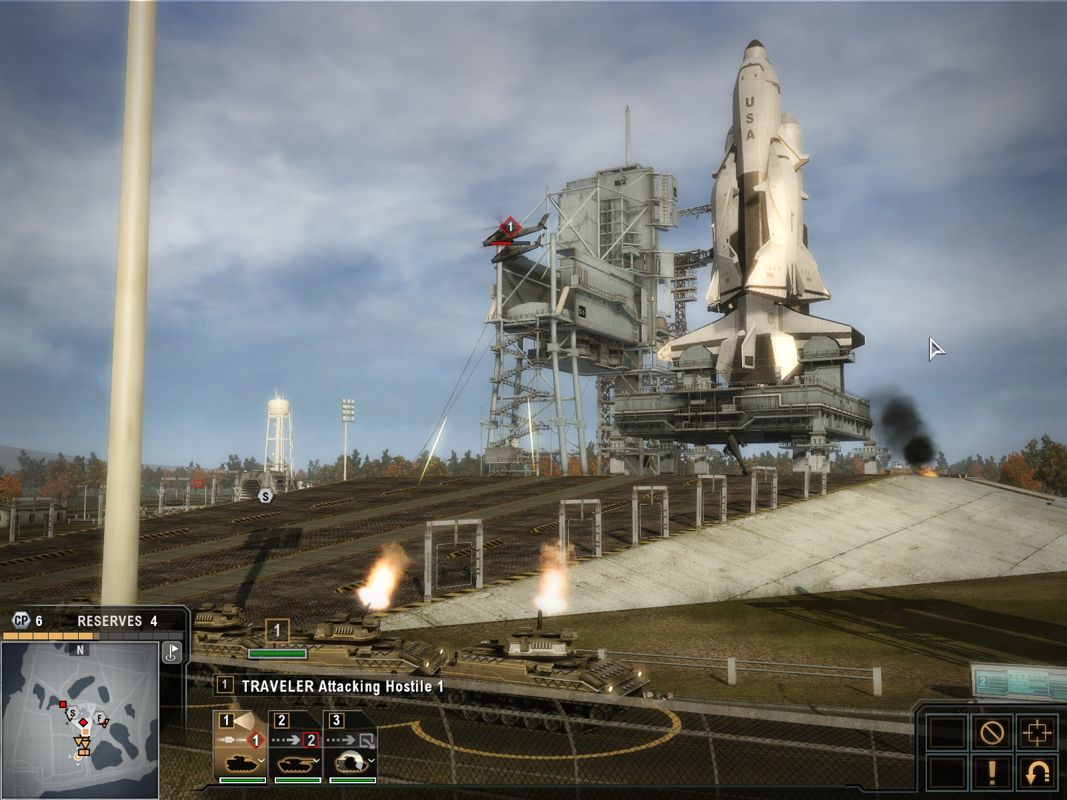Click the exclamation mark command button

(x=991, y=772)
